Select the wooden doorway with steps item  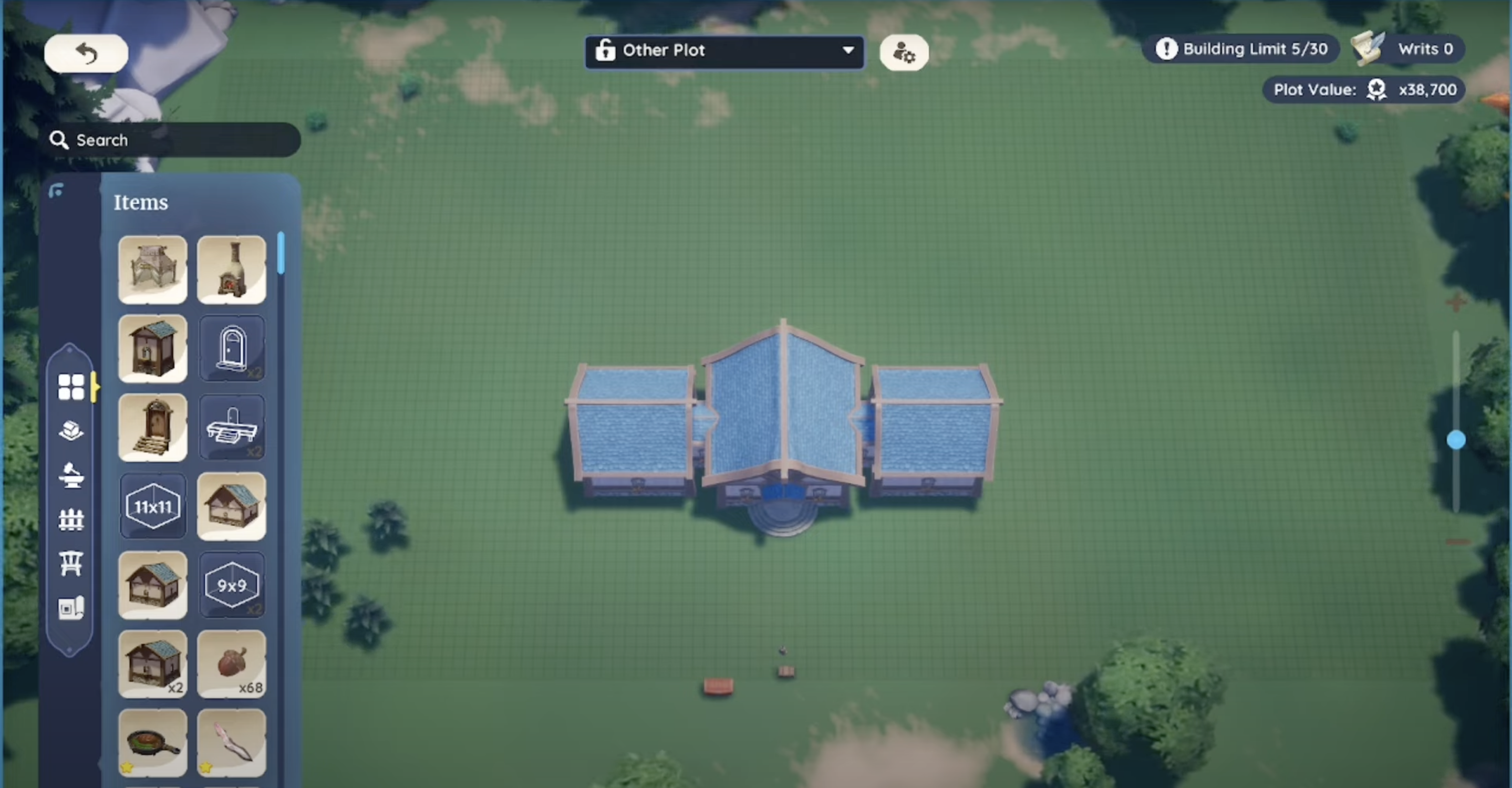tap(152, 428)
